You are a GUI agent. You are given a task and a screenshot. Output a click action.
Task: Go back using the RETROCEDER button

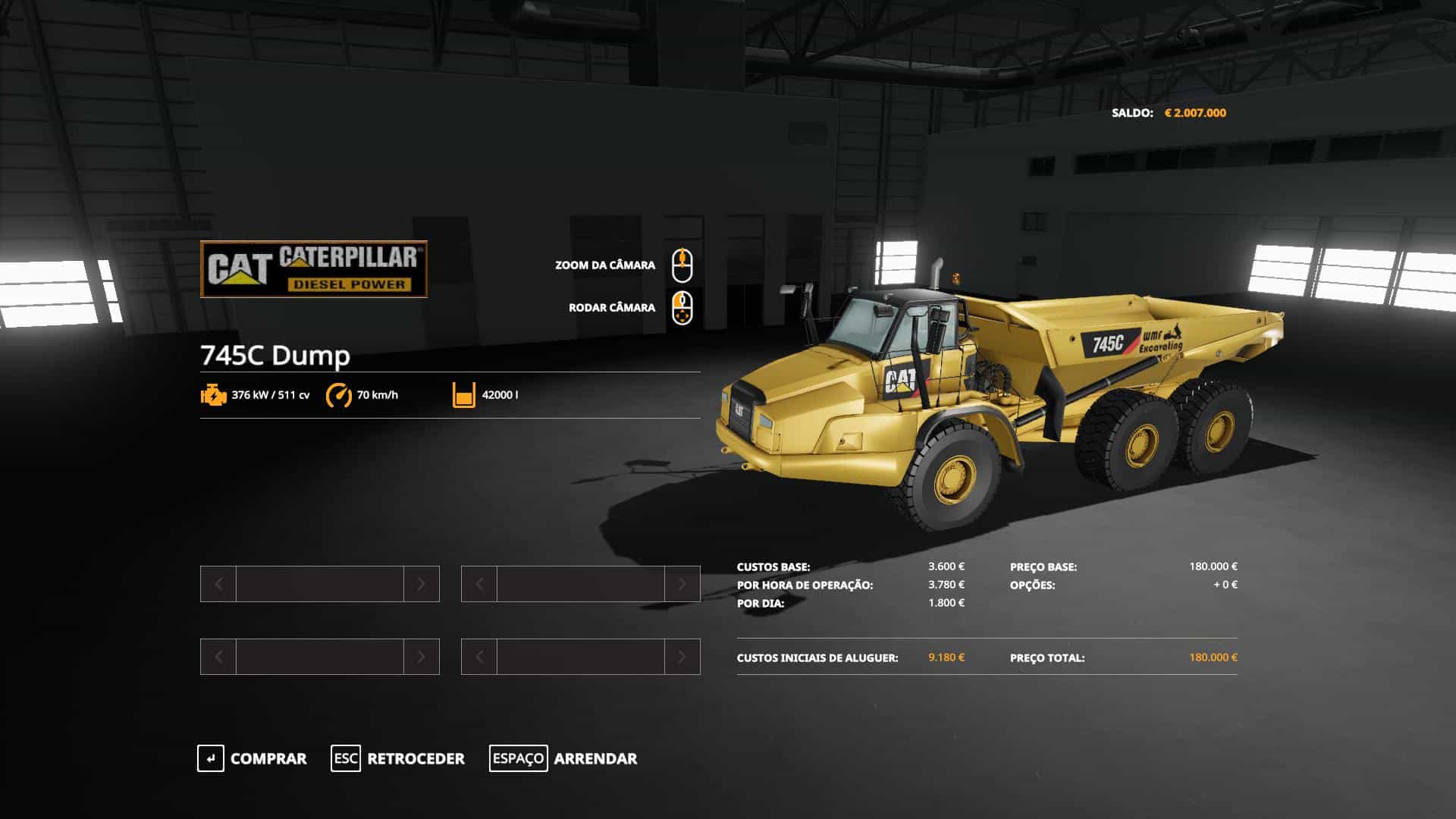click(x=398, y=758)
